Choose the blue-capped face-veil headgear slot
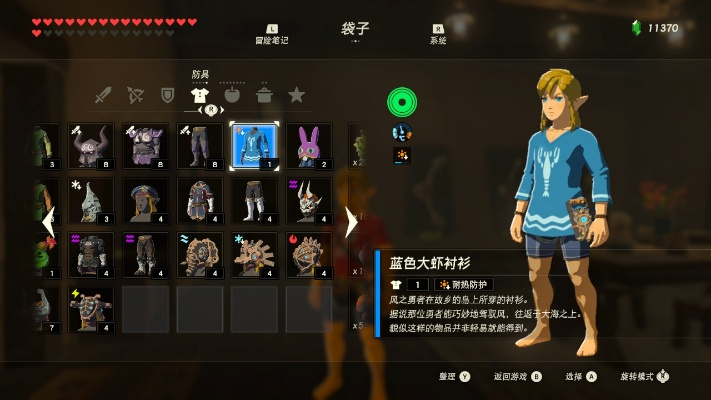711x400 pixels. [145, 200]
